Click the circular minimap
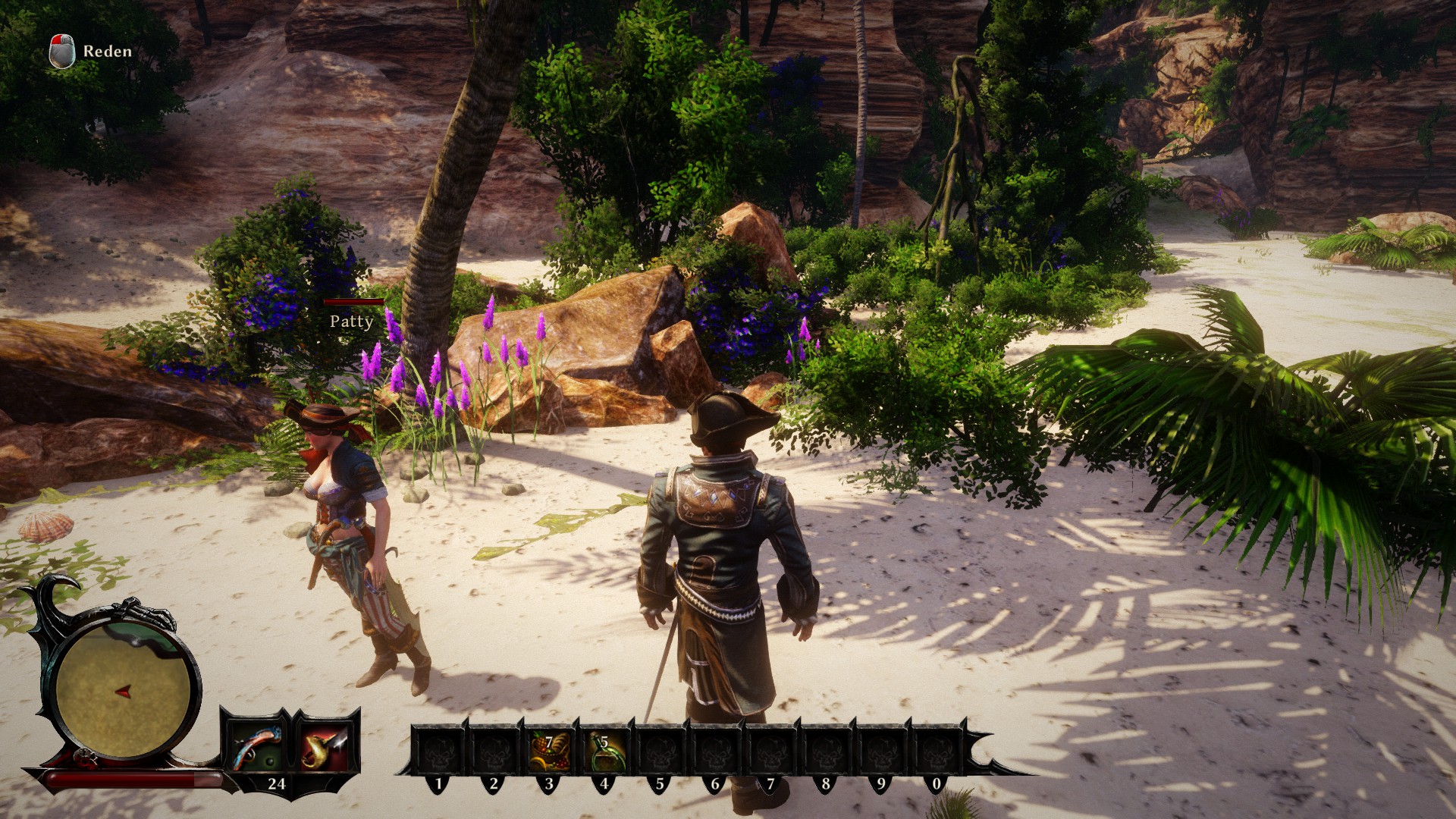This screenshot has height=819, width=1456. [123, 689]
